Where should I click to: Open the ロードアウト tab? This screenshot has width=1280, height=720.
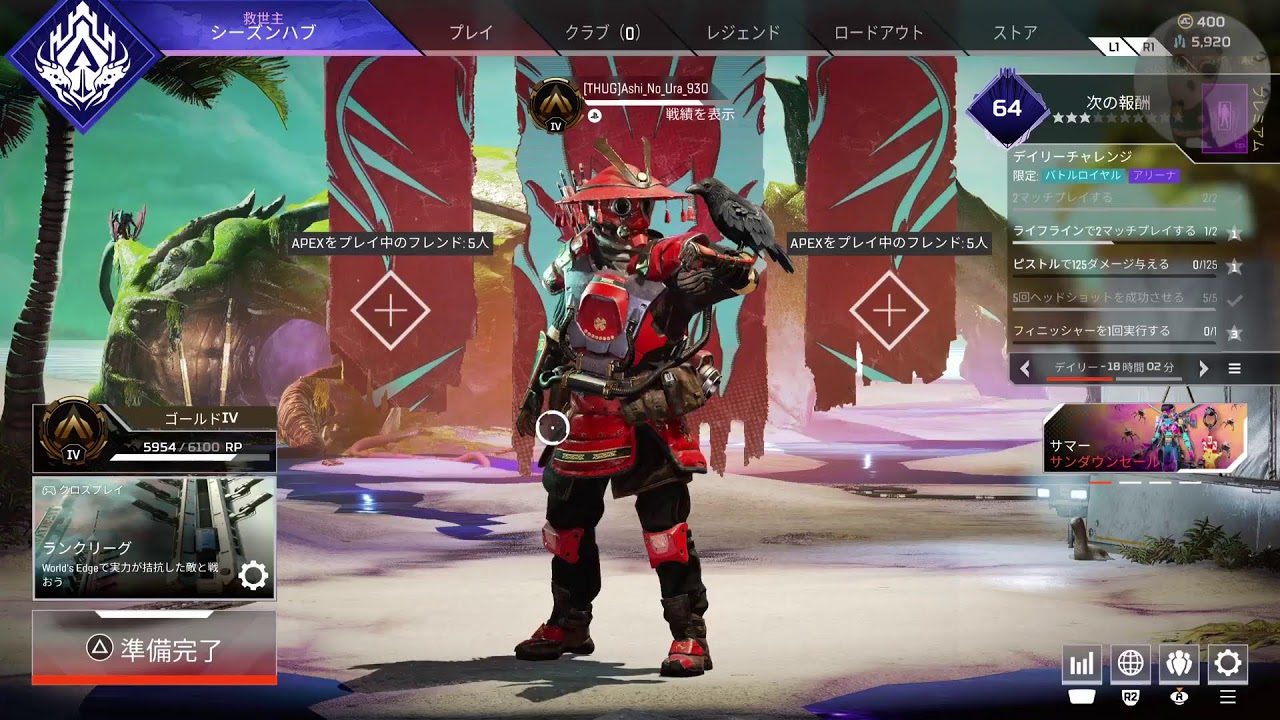coord(879,32)
